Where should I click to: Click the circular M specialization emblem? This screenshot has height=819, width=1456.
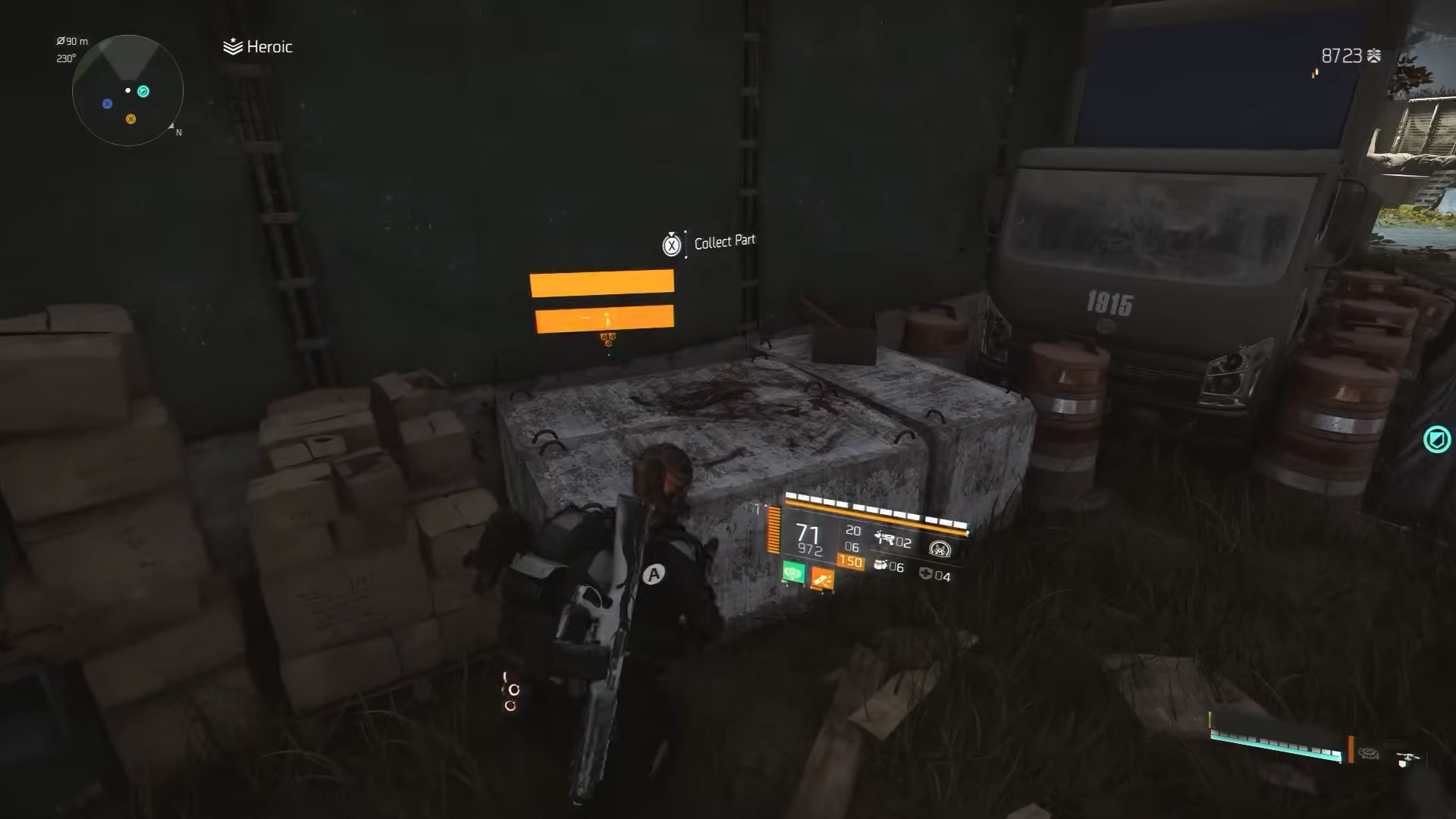point(940,548)
